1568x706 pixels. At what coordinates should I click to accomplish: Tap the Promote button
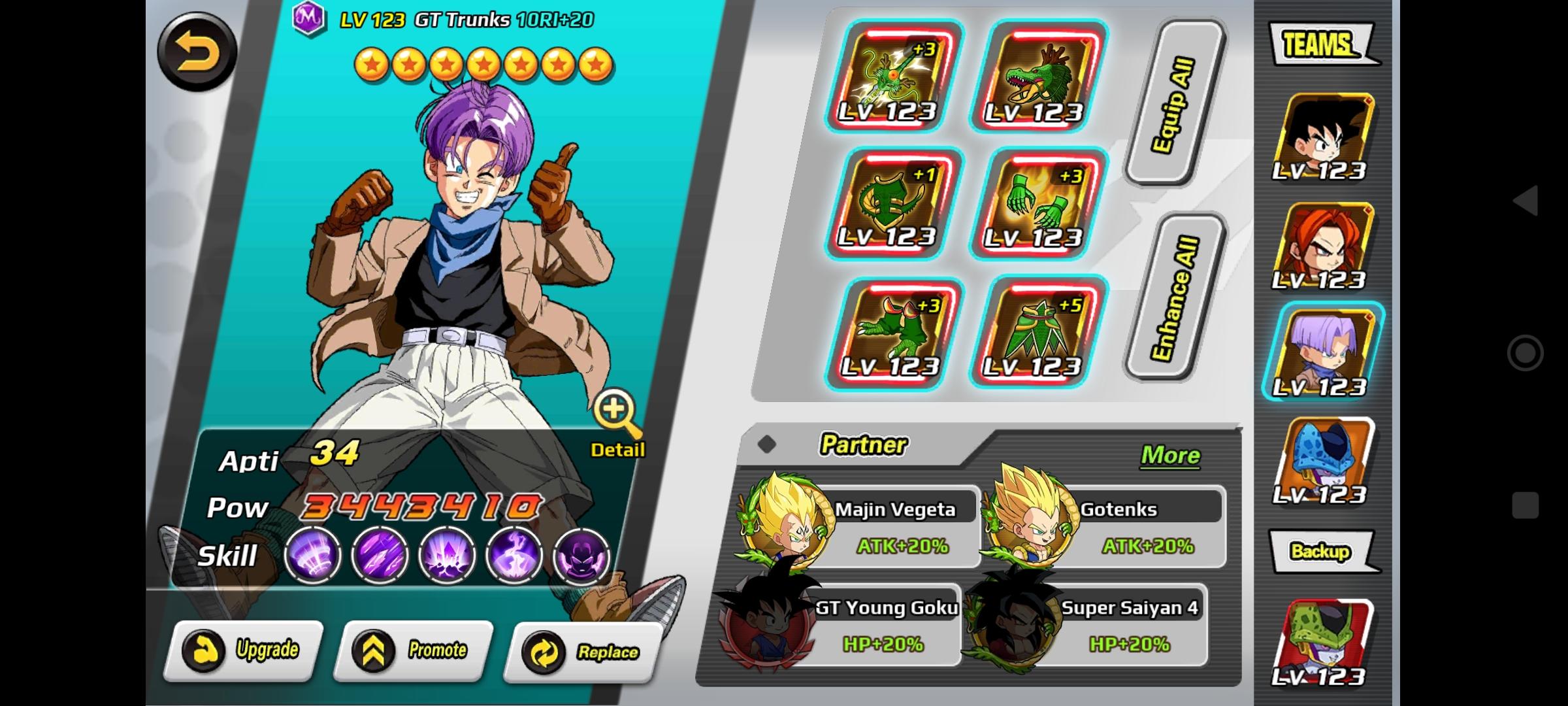click(x=413, y=650)
